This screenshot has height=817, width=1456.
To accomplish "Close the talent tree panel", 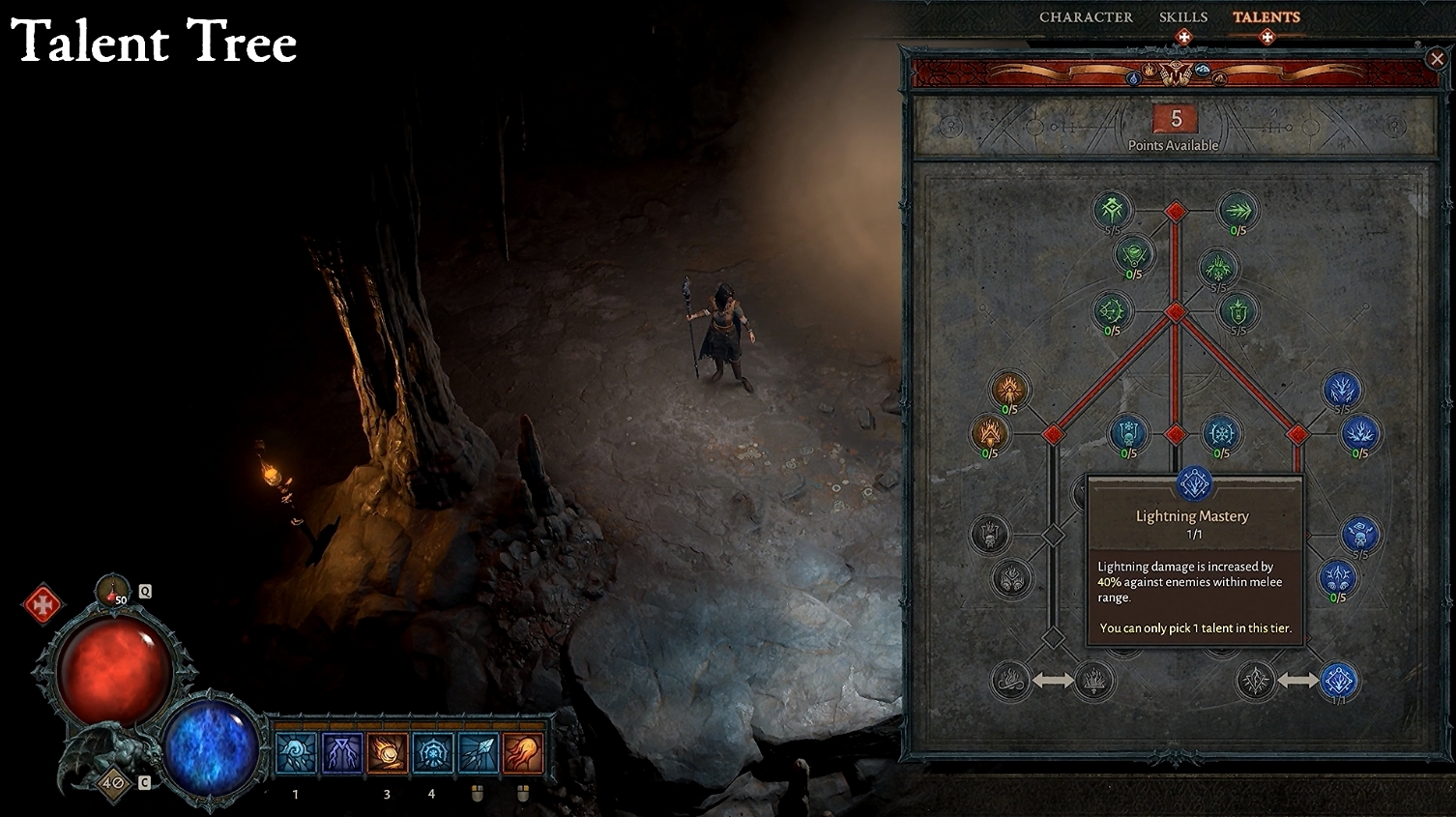I will click(x=1436, y=59).
